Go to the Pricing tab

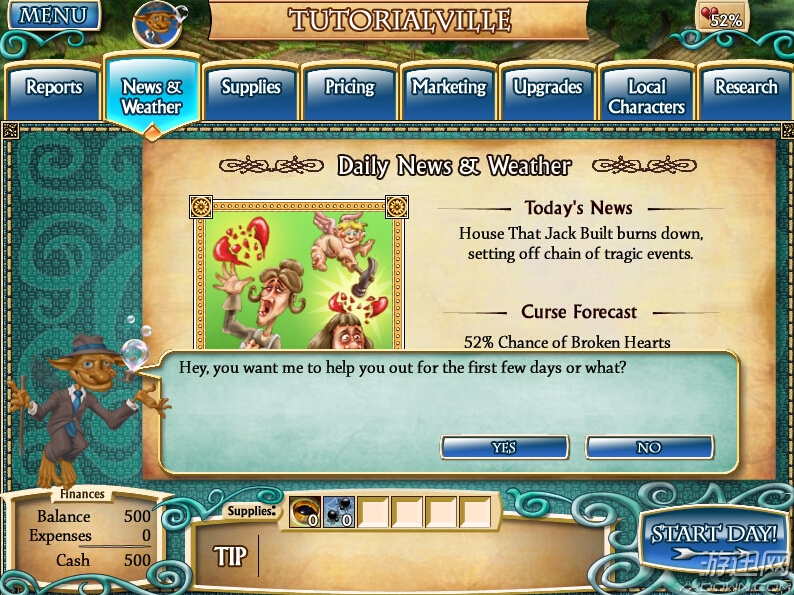pos(349,90)
